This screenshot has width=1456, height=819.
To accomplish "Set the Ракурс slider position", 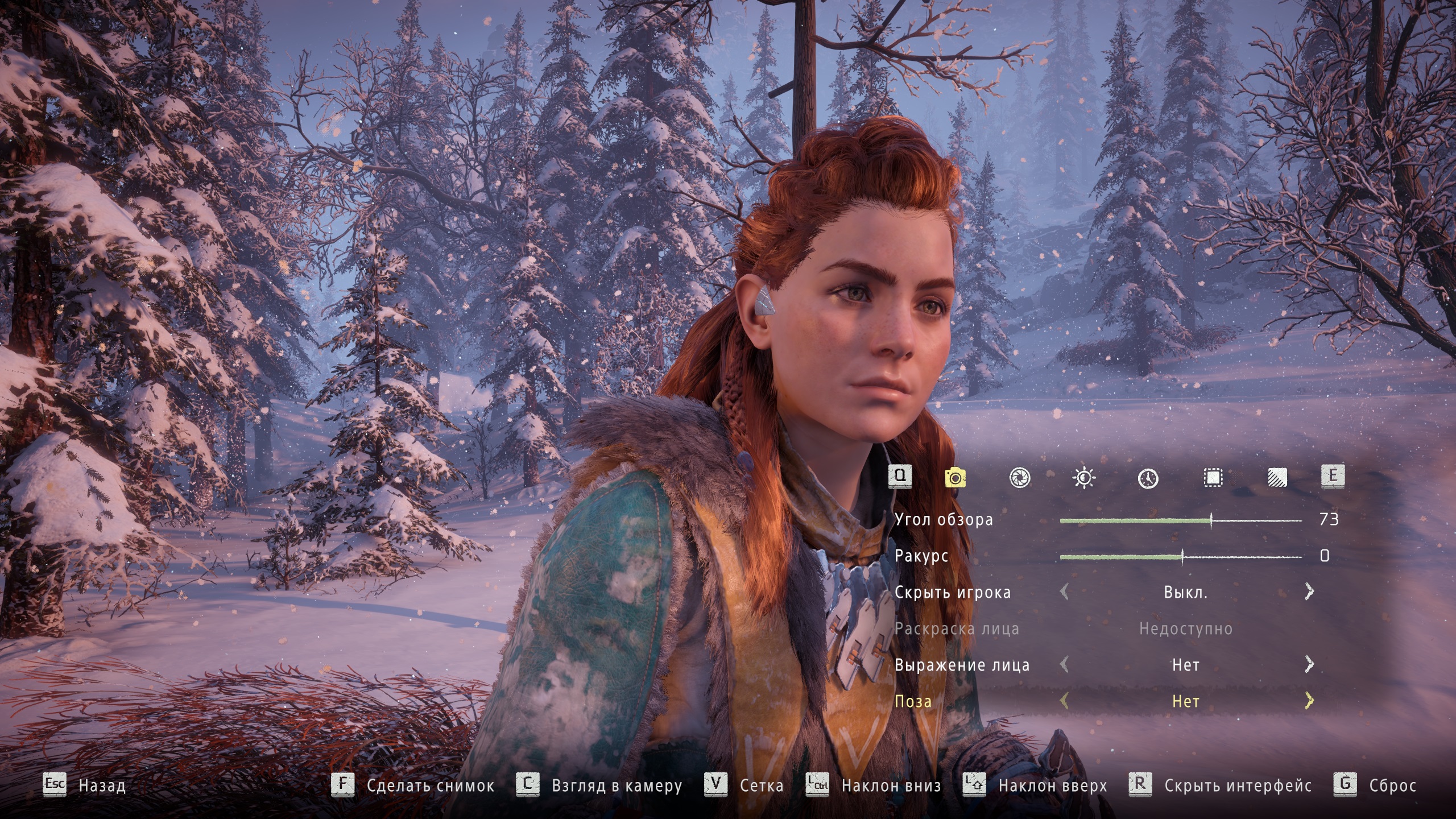I will tap(1182, 557).
